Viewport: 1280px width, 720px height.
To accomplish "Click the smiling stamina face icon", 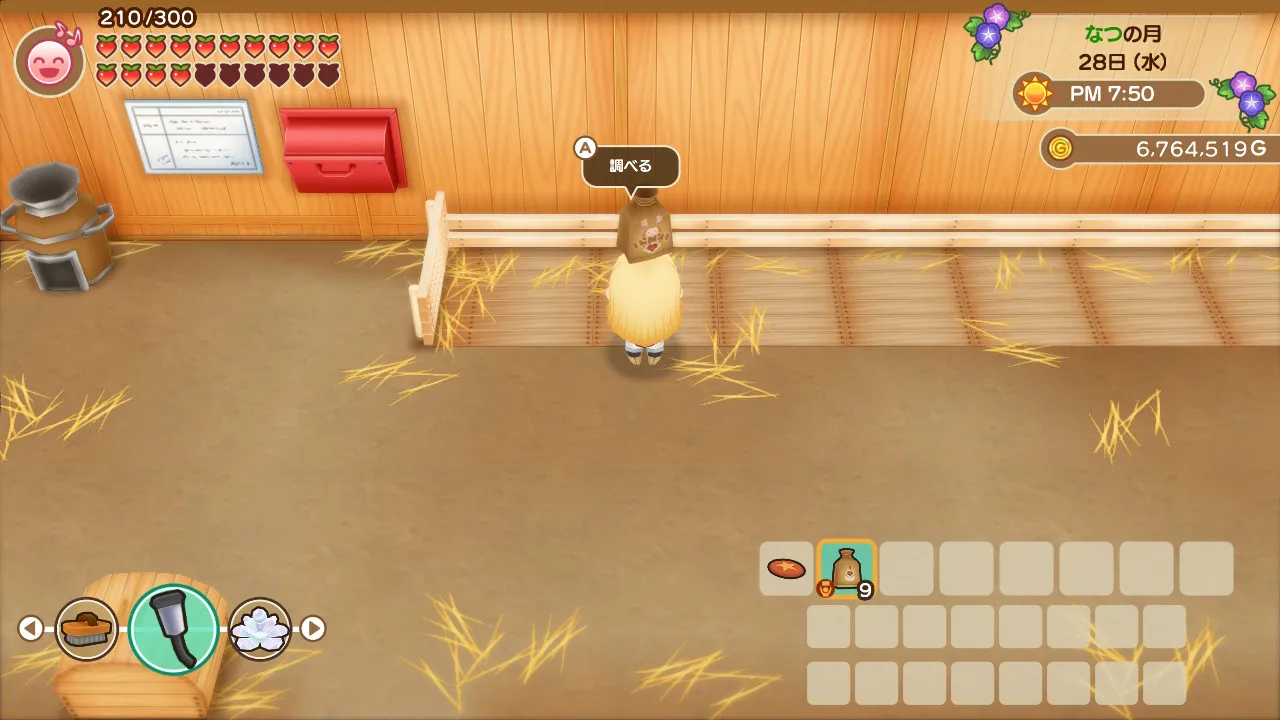I will pos(49,62).
